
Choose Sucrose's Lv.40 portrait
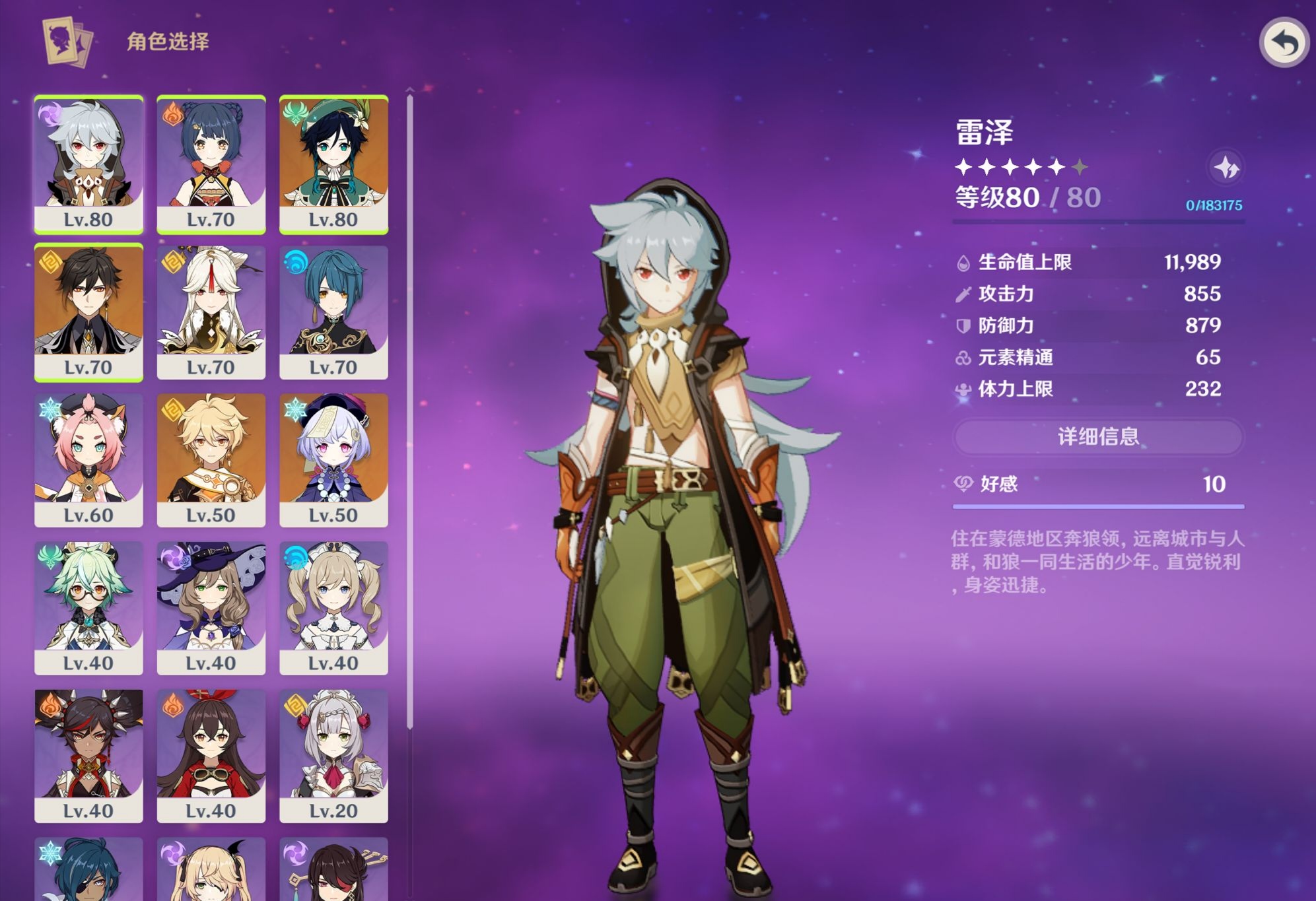[x=88, y=607]
